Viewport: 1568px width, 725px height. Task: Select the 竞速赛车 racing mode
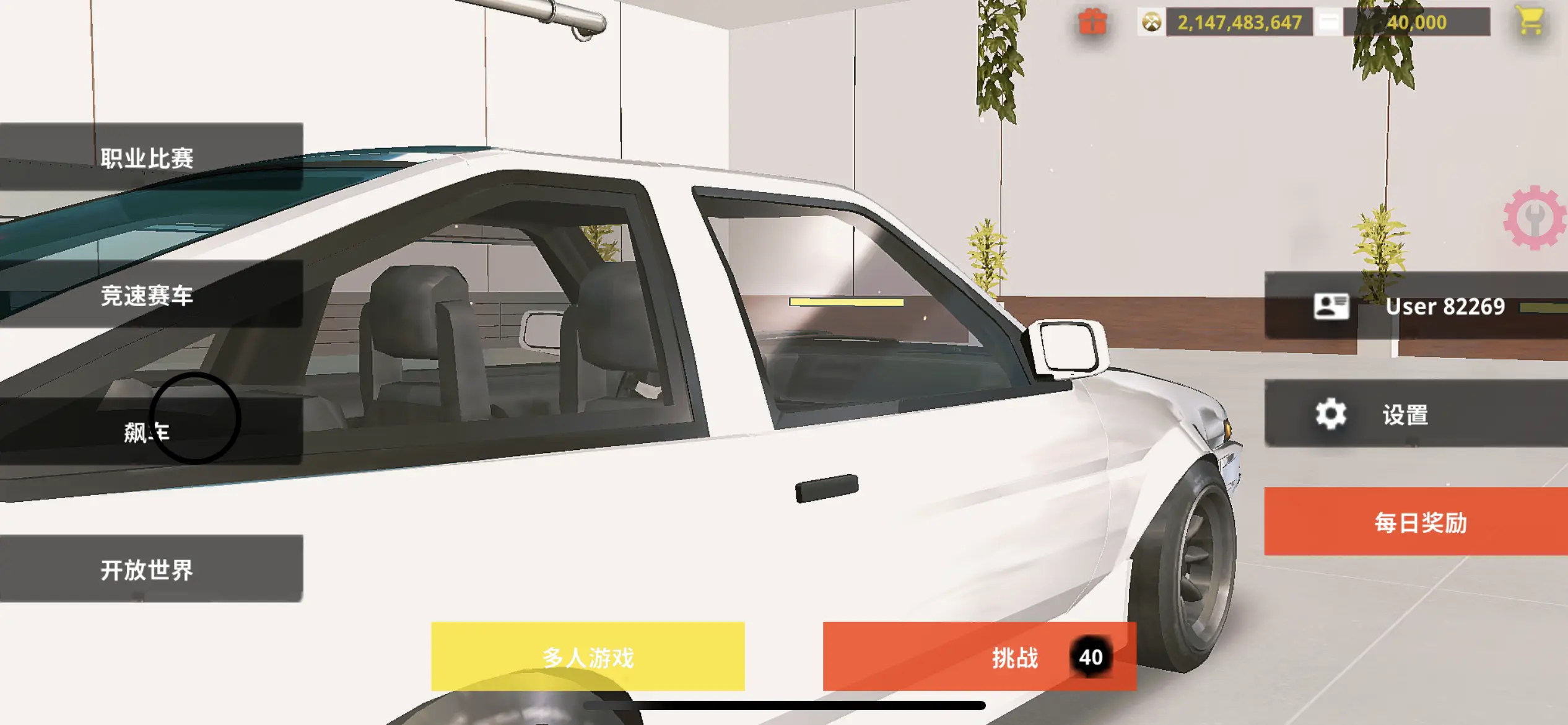tap(149, 295)
